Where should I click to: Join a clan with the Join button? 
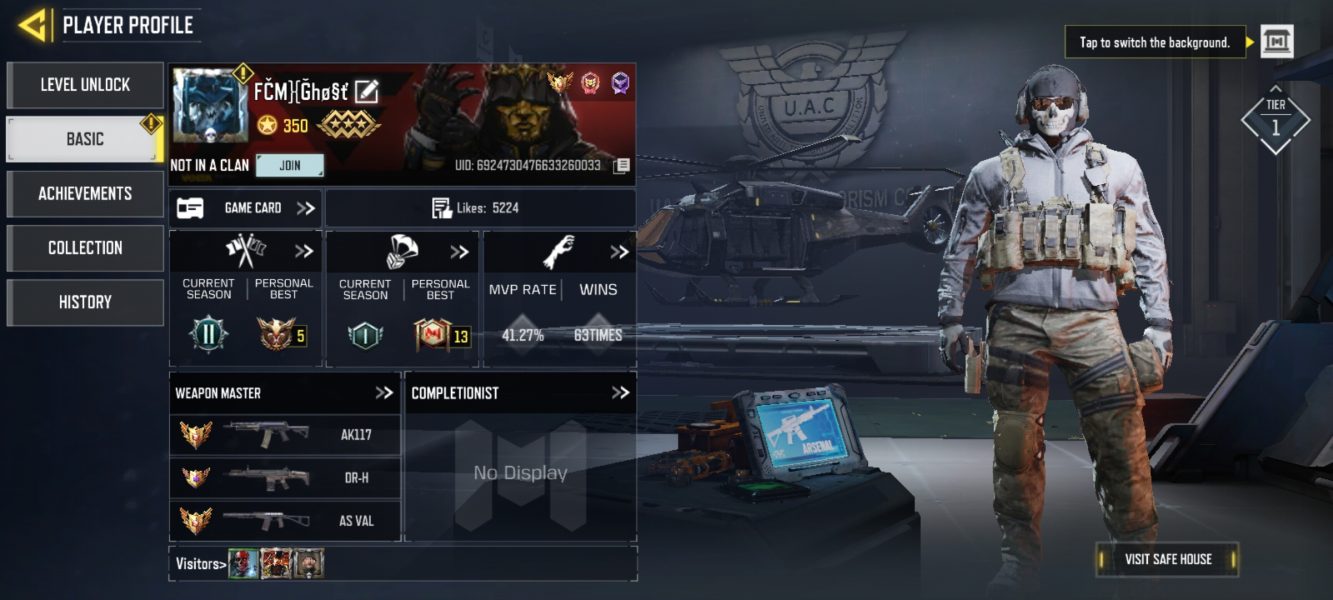[289, 166]
